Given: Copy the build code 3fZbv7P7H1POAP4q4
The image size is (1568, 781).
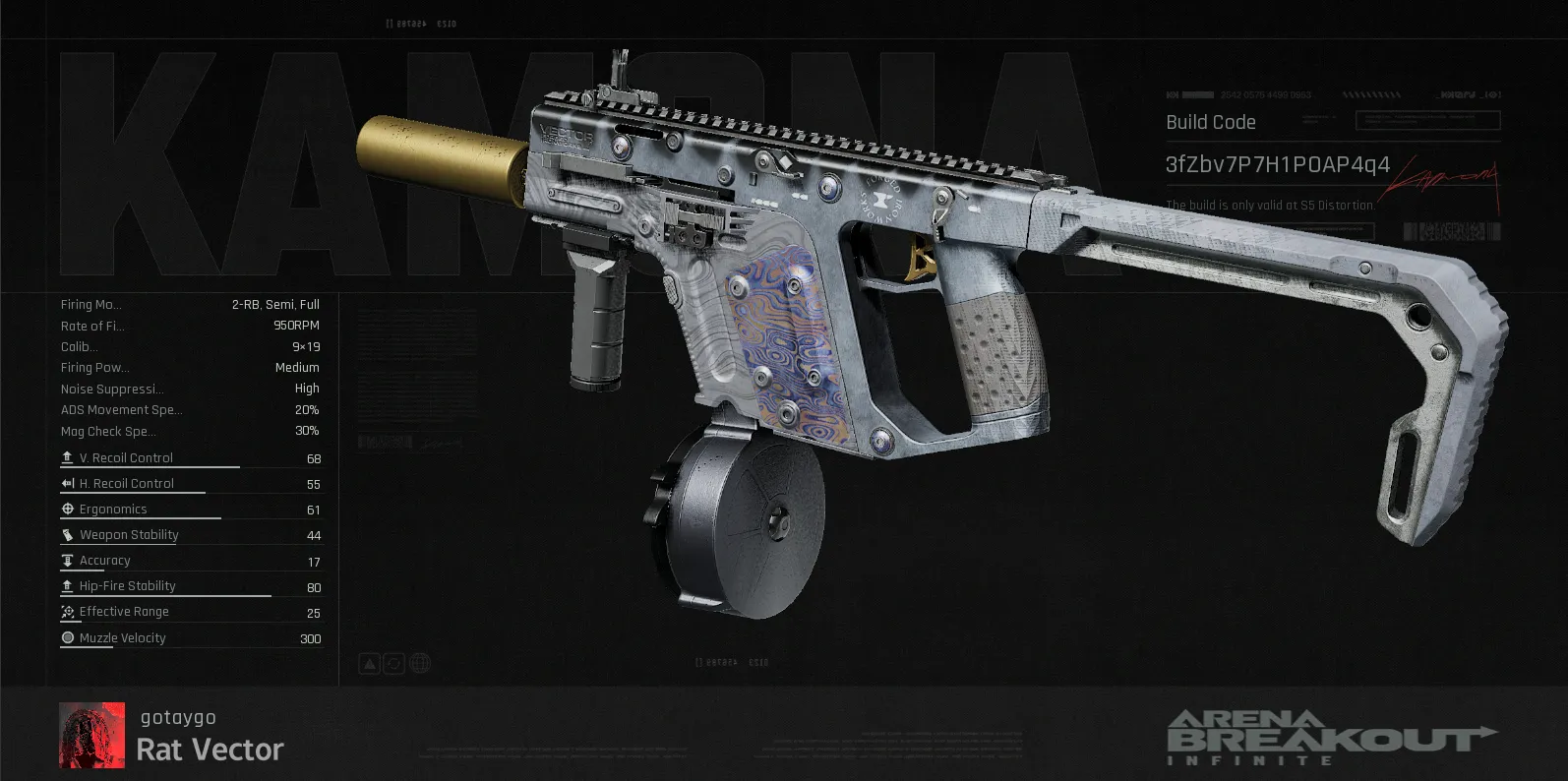Looking at the screenshot, I should click(1279, 165).
